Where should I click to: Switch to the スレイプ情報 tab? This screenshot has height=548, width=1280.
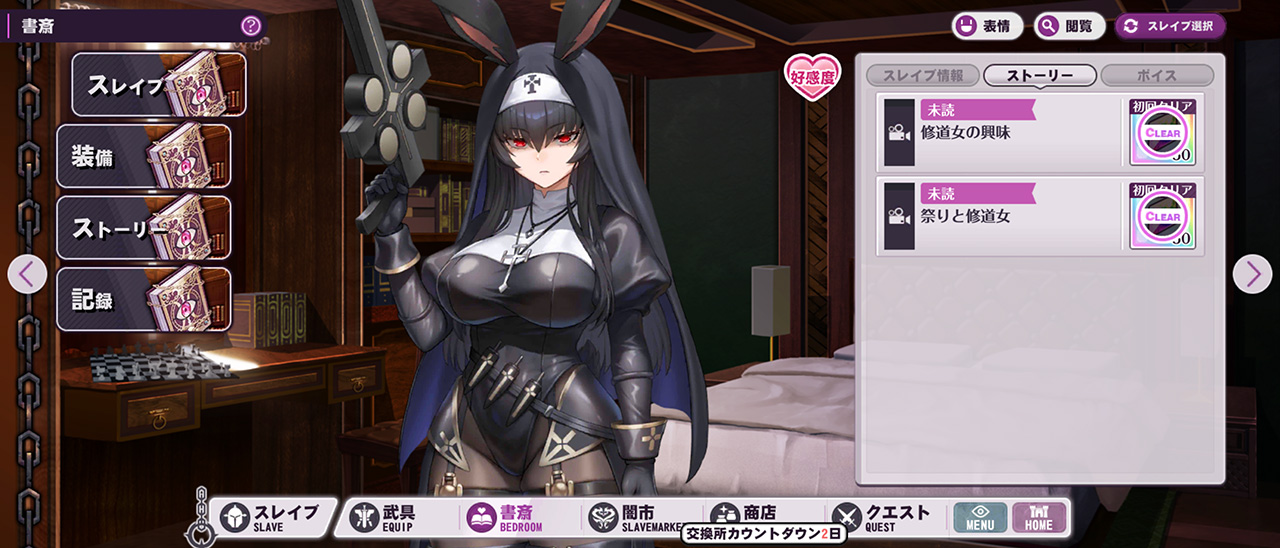(922, 76)
